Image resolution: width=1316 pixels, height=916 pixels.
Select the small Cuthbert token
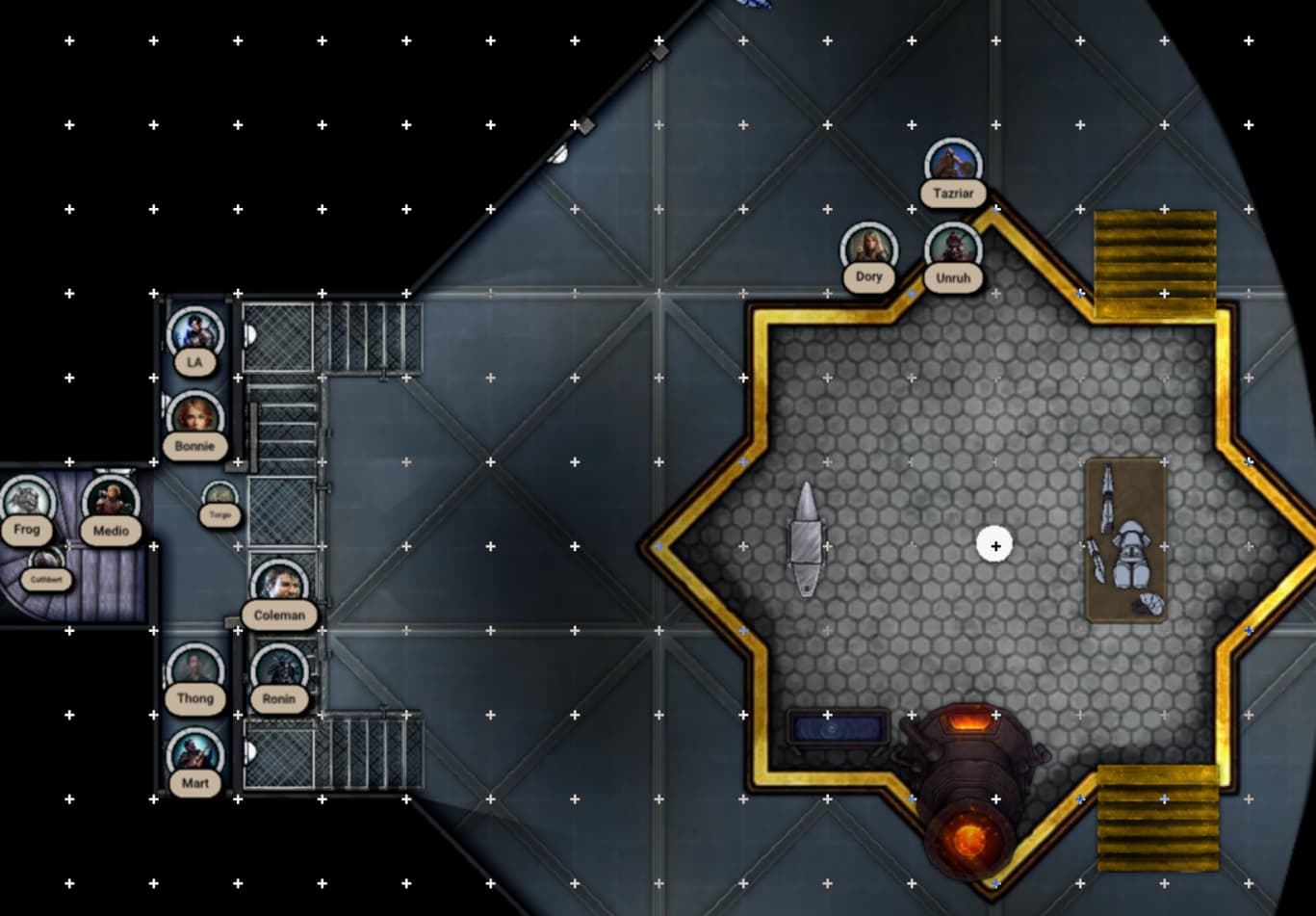coord(45,564)
